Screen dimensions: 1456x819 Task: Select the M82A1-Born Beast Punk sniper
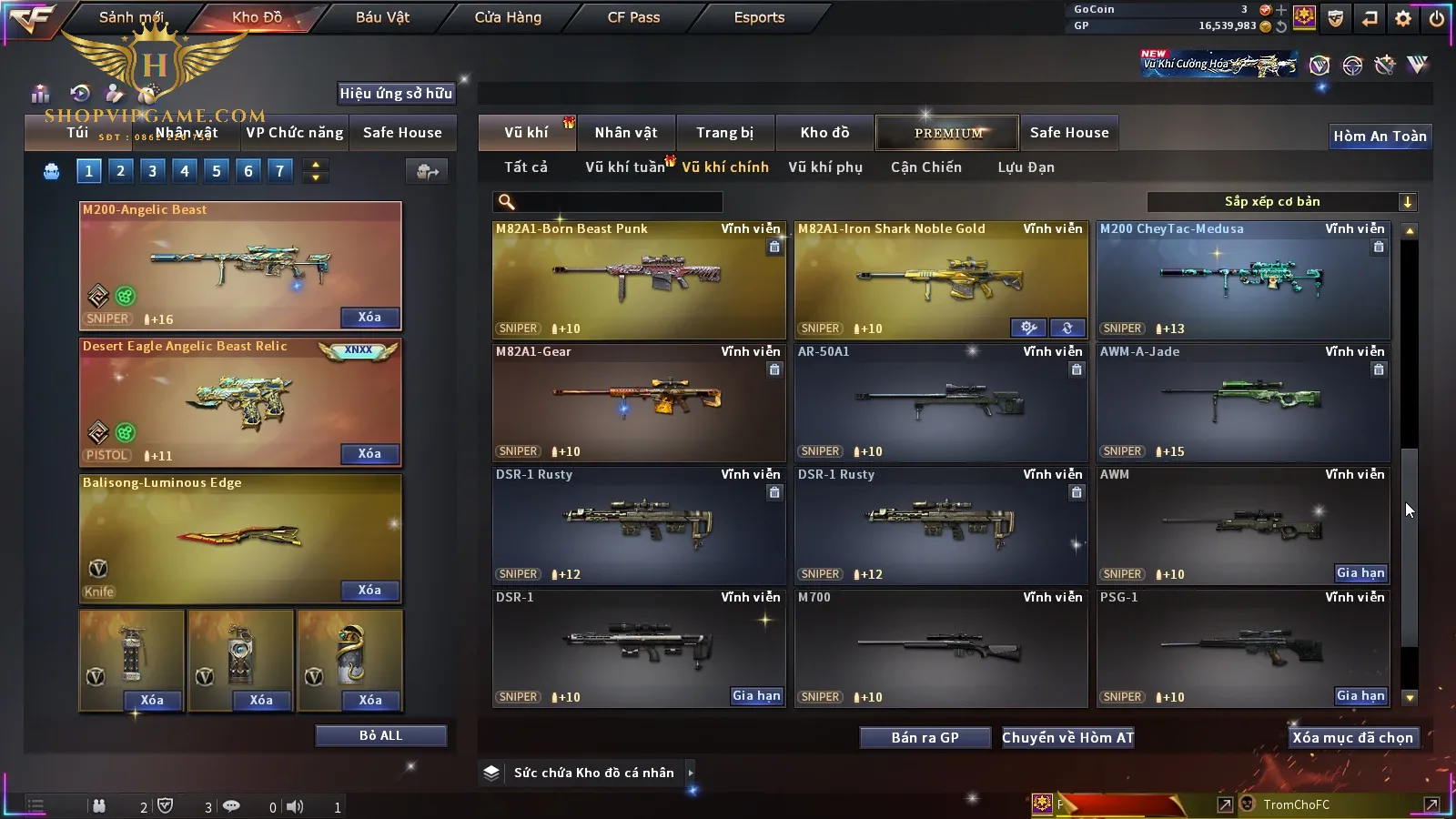(x=638, y=280)
